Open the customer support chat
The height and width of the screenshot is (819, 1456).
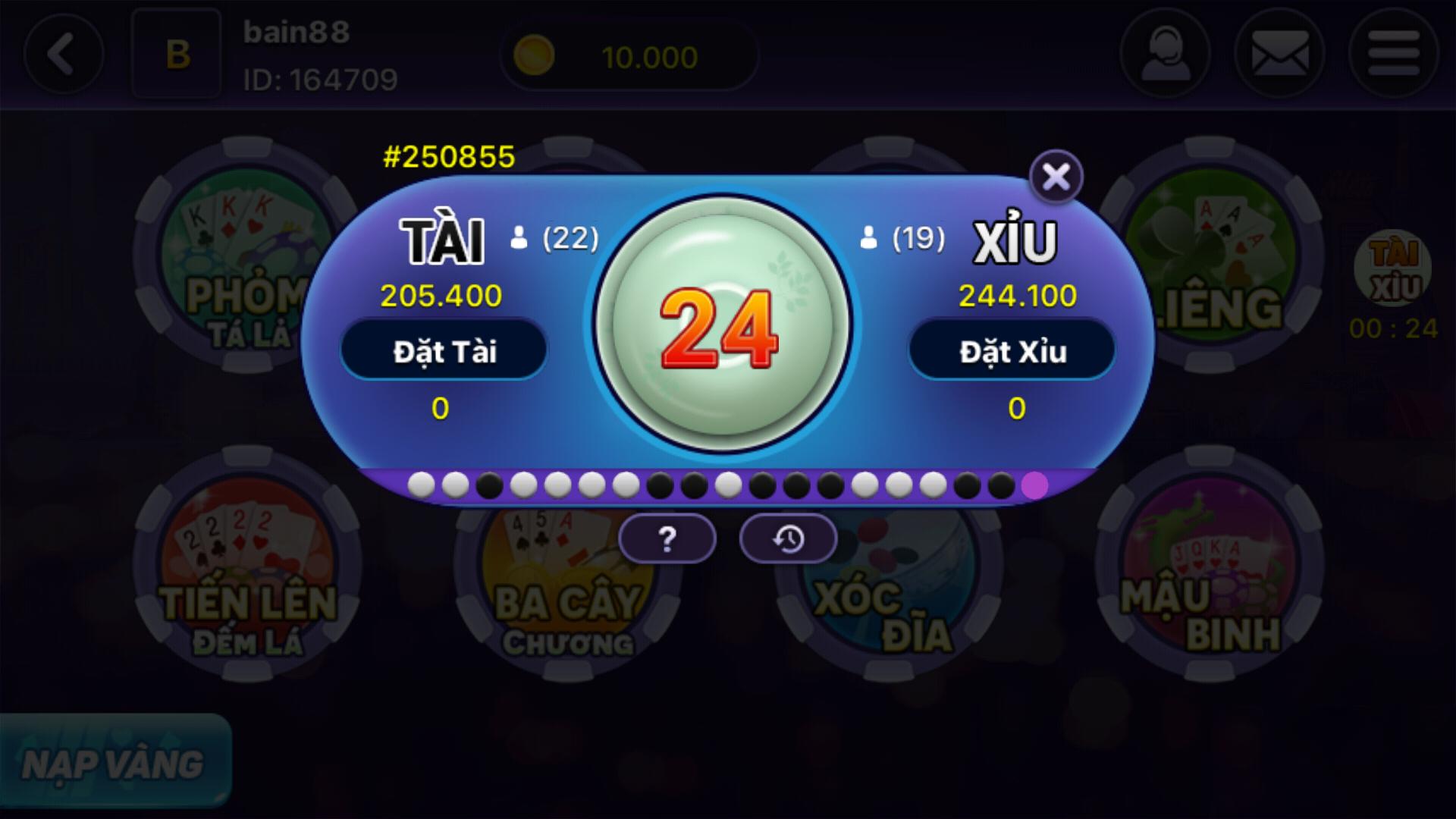pos(1166,53)
